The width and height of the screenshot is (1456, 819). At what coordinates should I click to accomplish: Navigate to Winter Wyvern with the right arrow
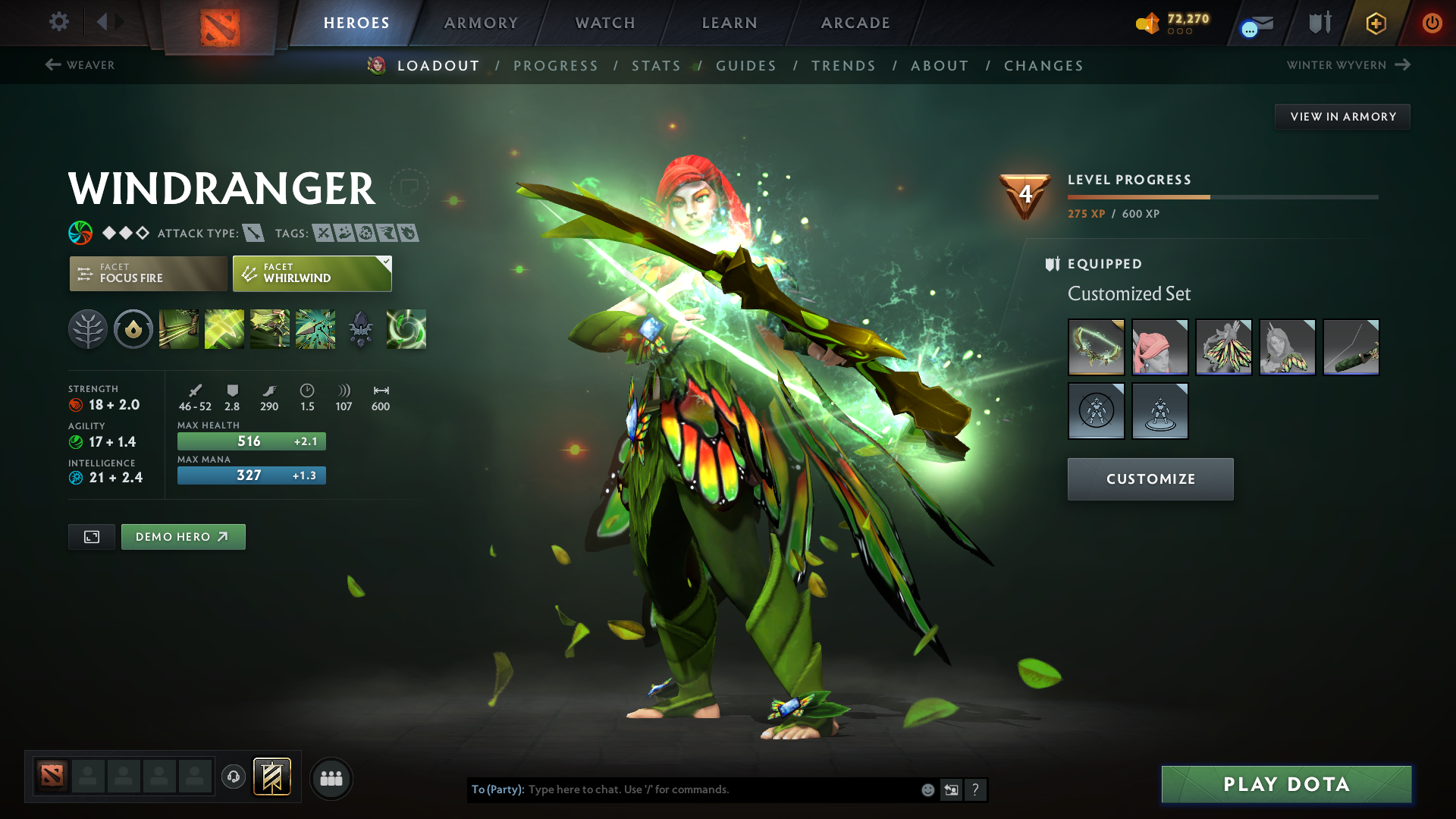(1401, 65)
